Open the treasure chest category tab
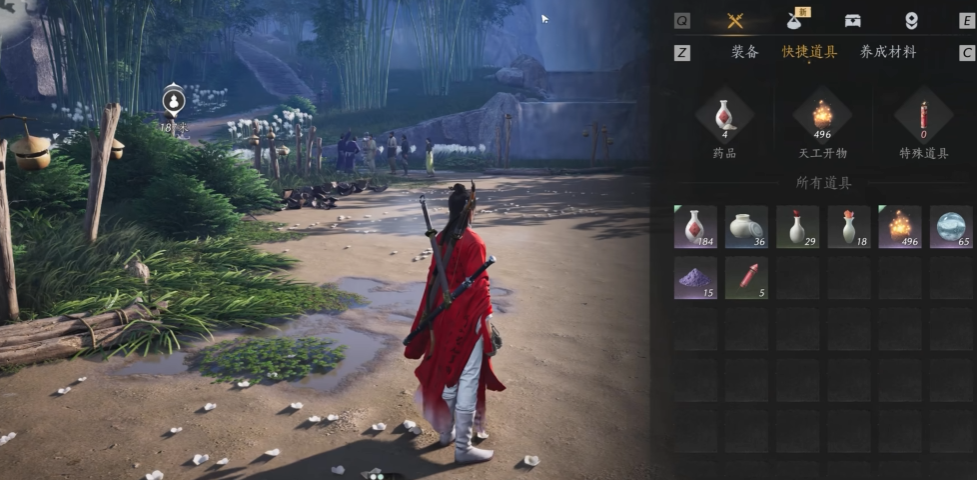977x480 pixels. 852,21
